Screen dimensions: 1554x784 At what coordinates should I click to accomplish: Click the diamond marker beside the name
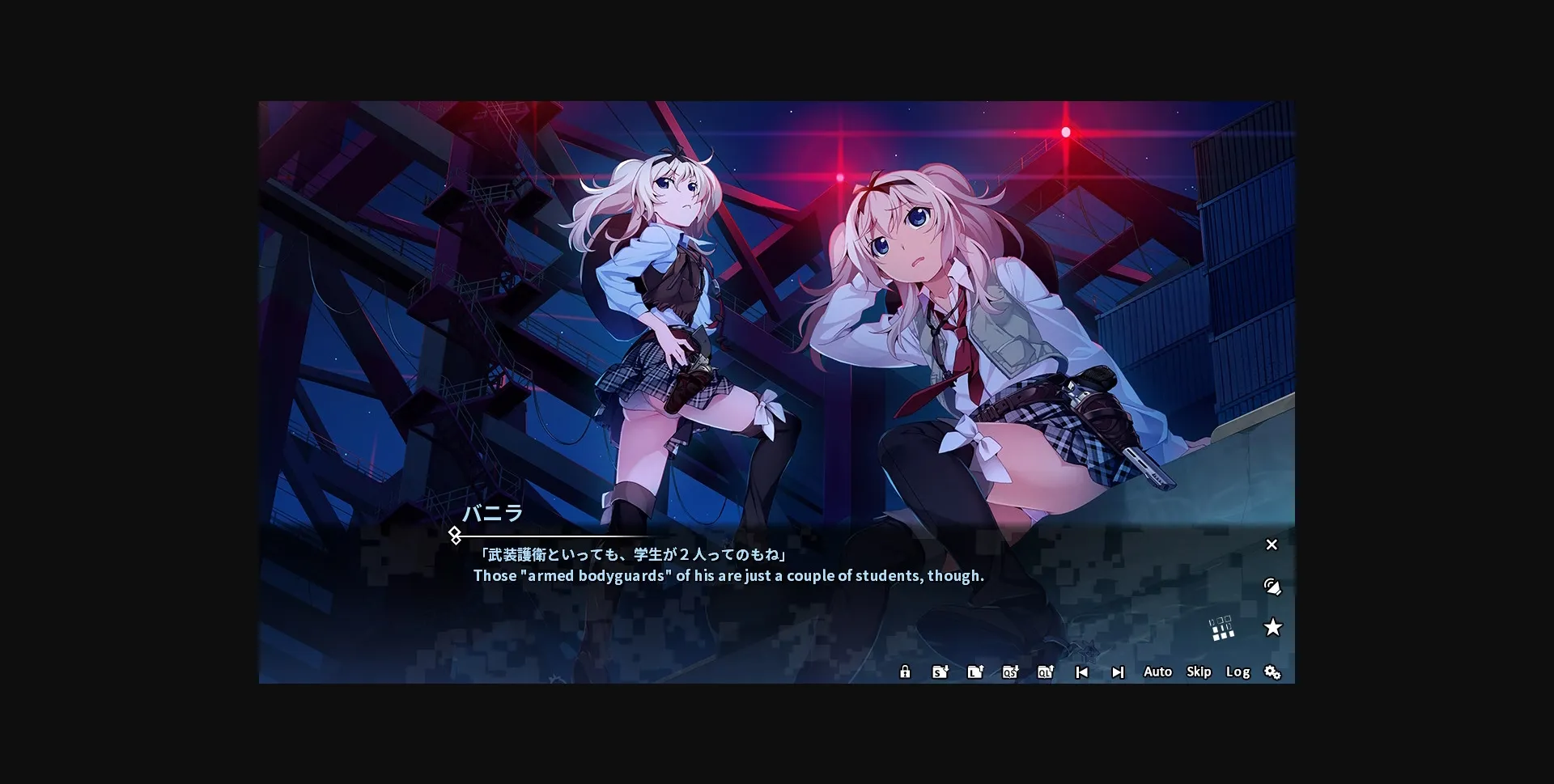(456, 534)
